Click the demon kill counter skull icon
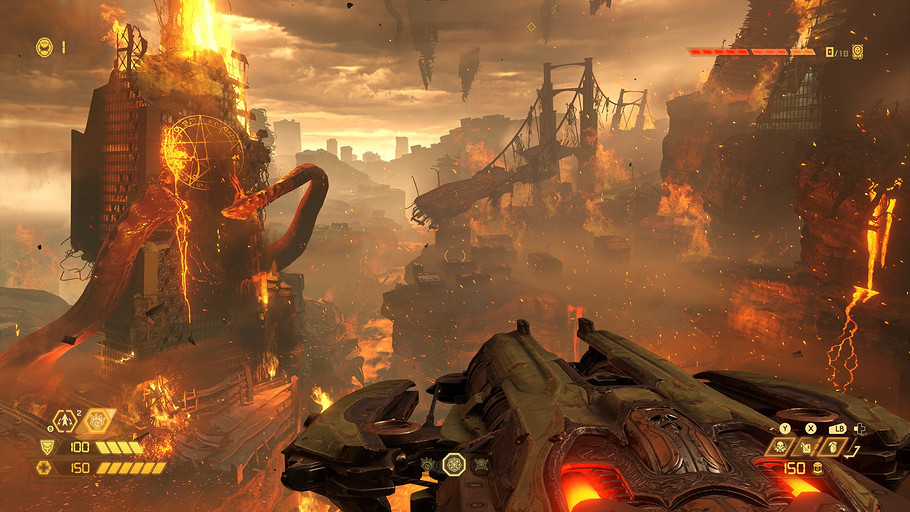Image resolution: width=910 pixels, height=512 pixels. (x=857, y=51)
